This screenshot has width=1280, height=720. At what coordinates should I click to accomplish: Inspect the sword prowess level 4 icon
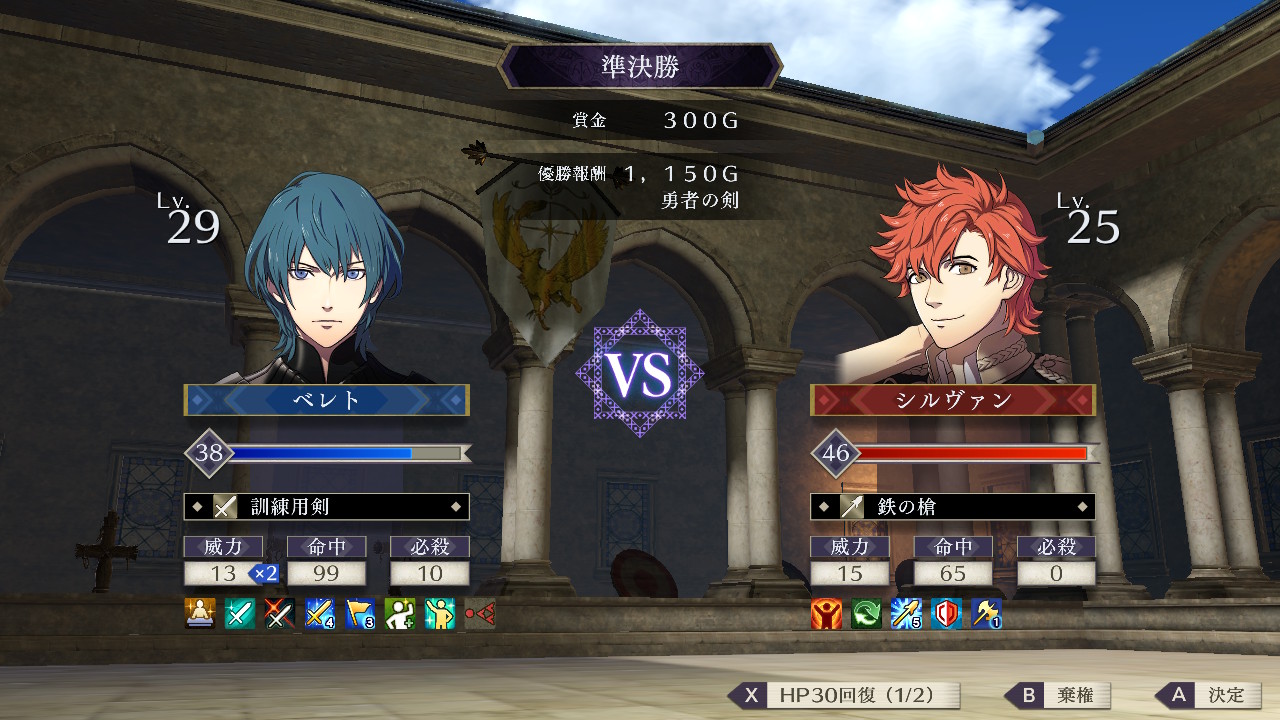coord(320,613)
